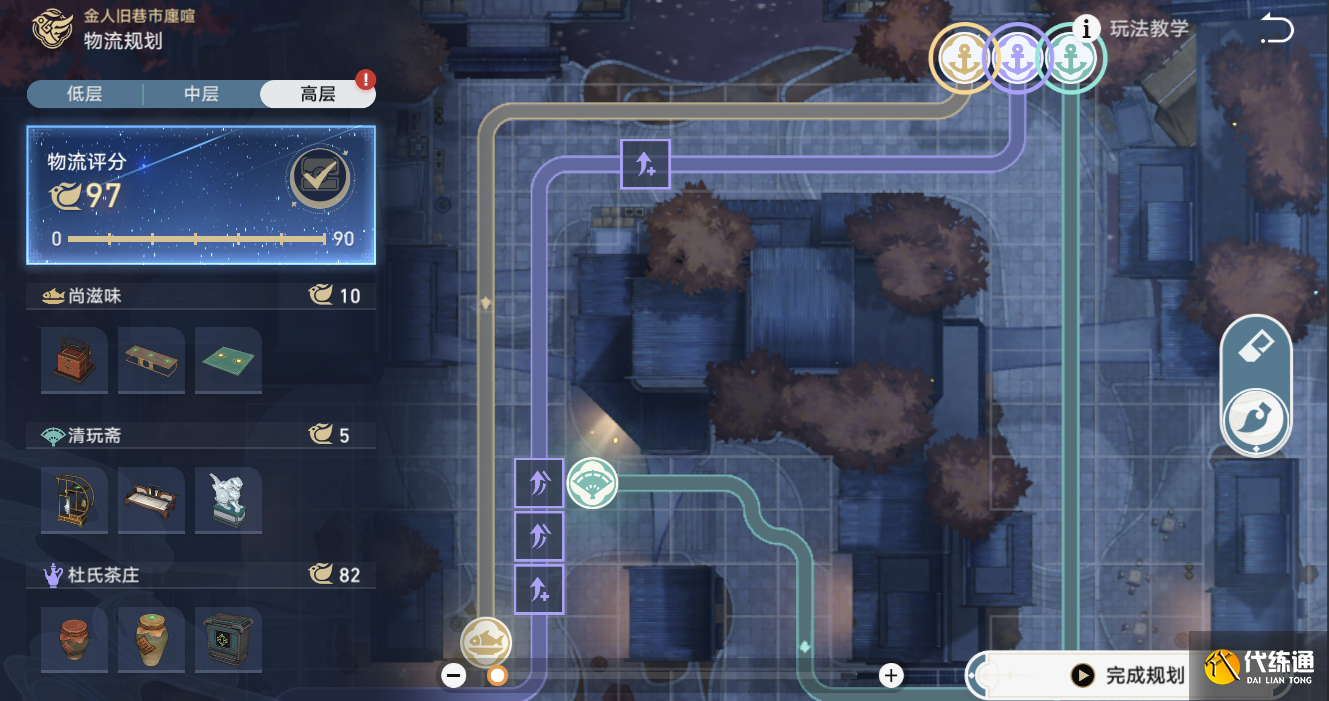Zoom out with the minus button
Screen dimensions: 1329x701
pos(454,676)
